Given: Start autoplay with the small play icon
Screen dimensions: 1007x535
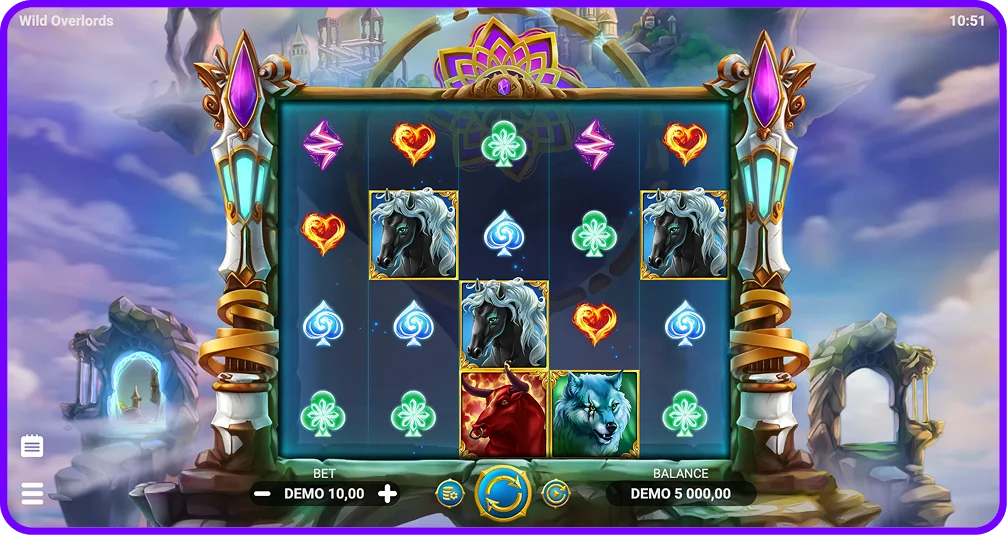Looking at the screenshot, I should [x=555, y=492].
